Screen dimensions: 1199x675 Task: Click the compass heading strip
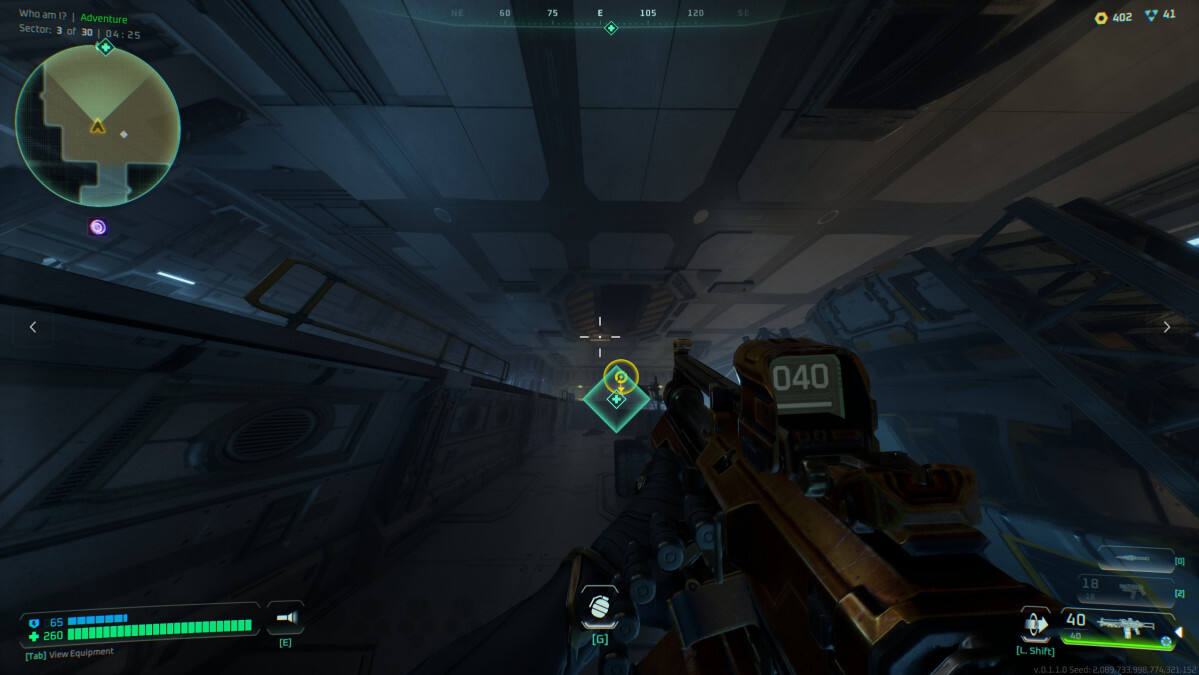tap(600, 14)
